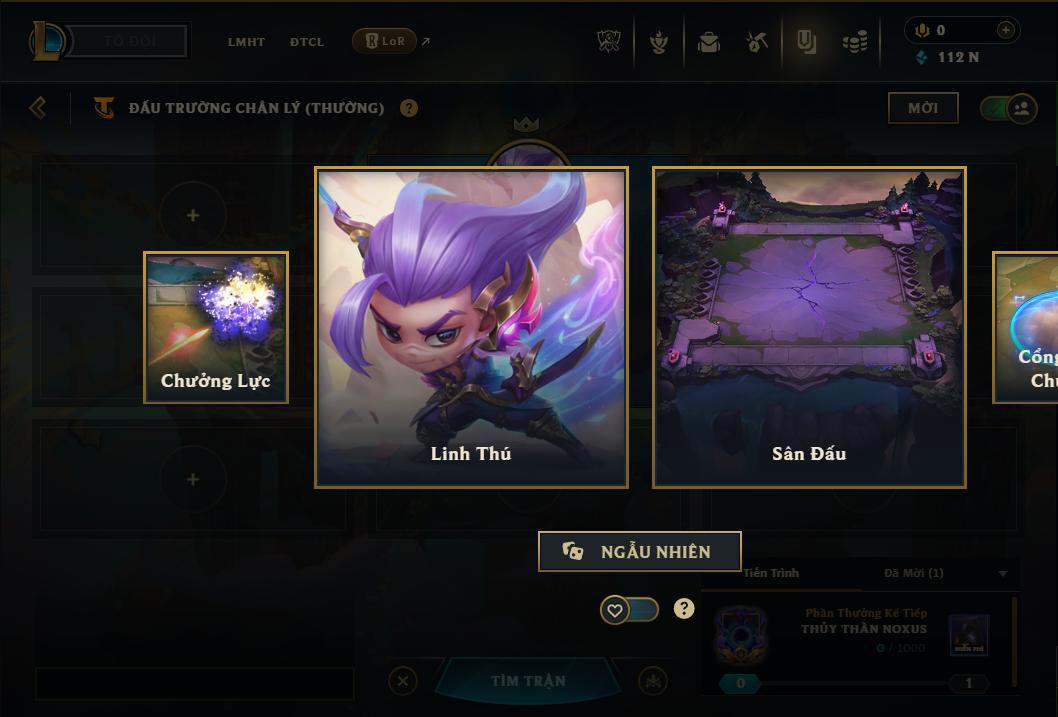
Task: Open the Tiến Trình progress tab
Action: pyautogui.click(x=771, y=573)
